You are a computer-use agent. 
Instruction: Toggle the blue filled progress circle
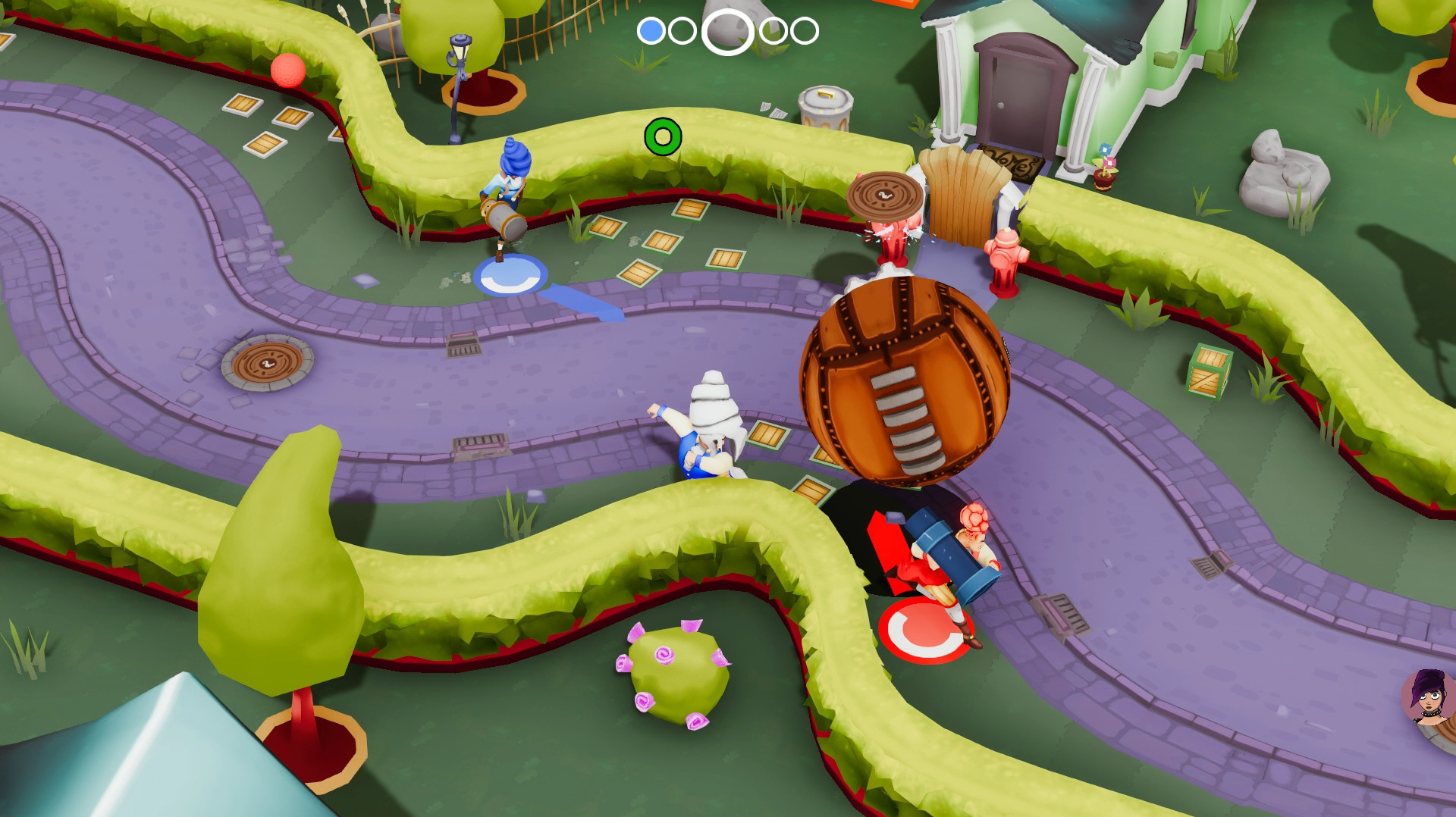tap(651, 32)
